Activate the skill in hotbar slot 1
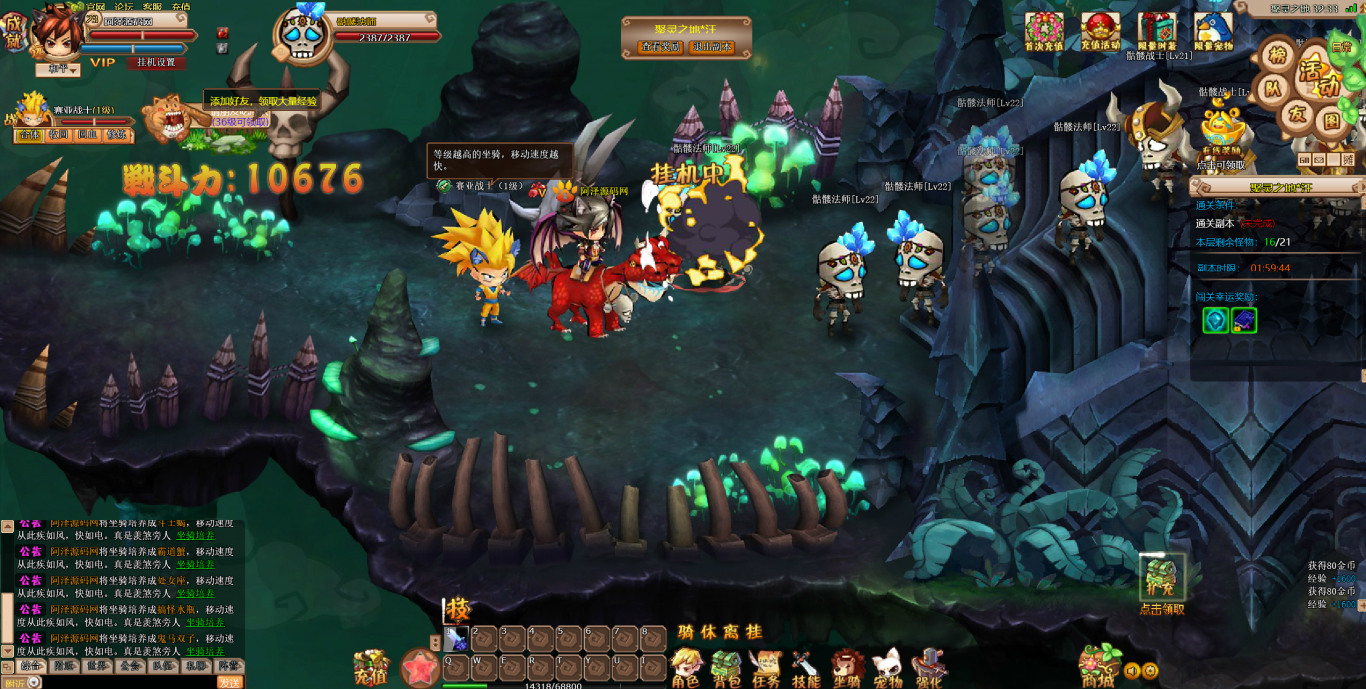Image resolution: width=1366 pixels, height=689 pixels. pos(457,638)
